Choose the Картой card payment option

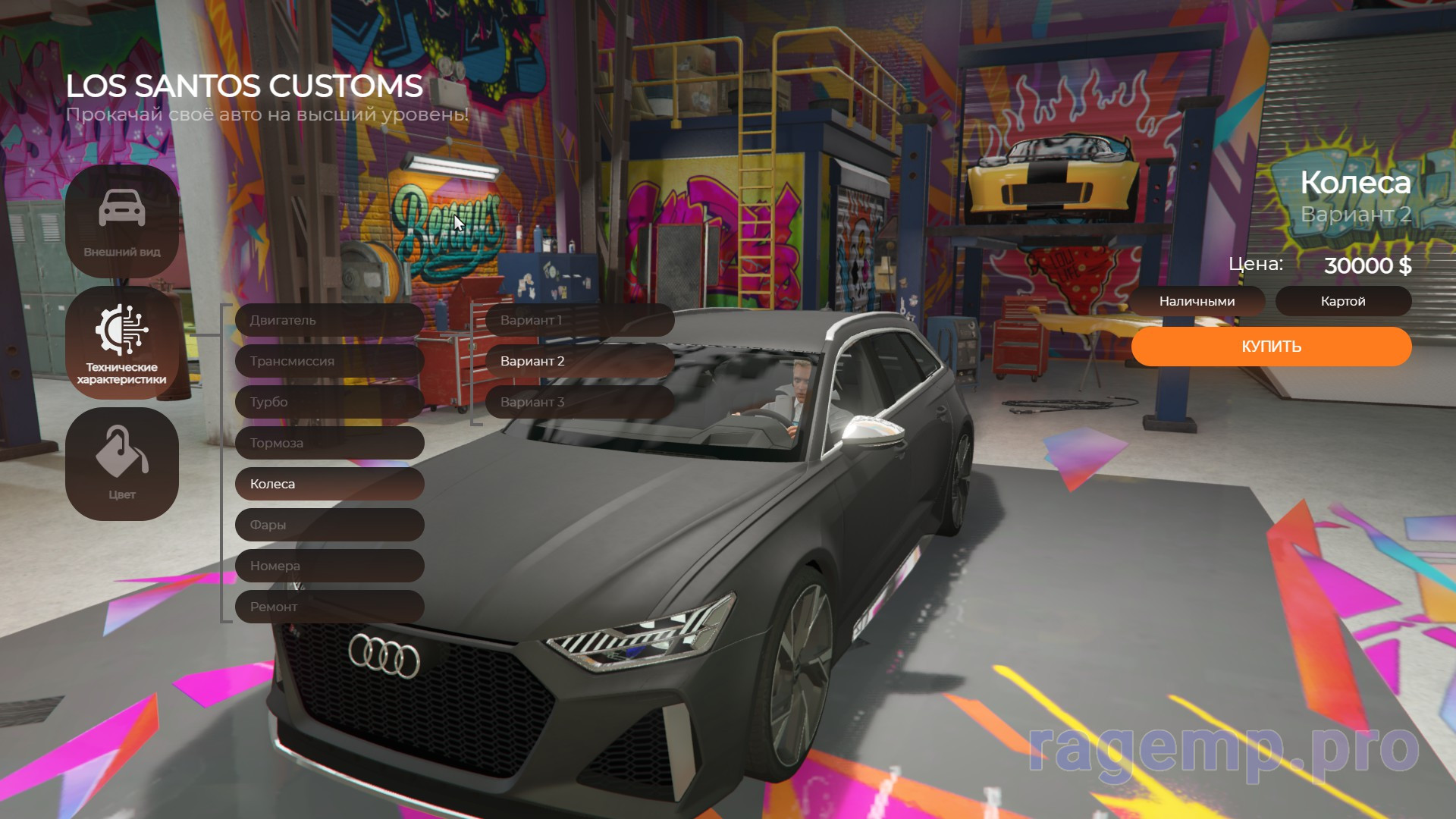point(1343,301)
